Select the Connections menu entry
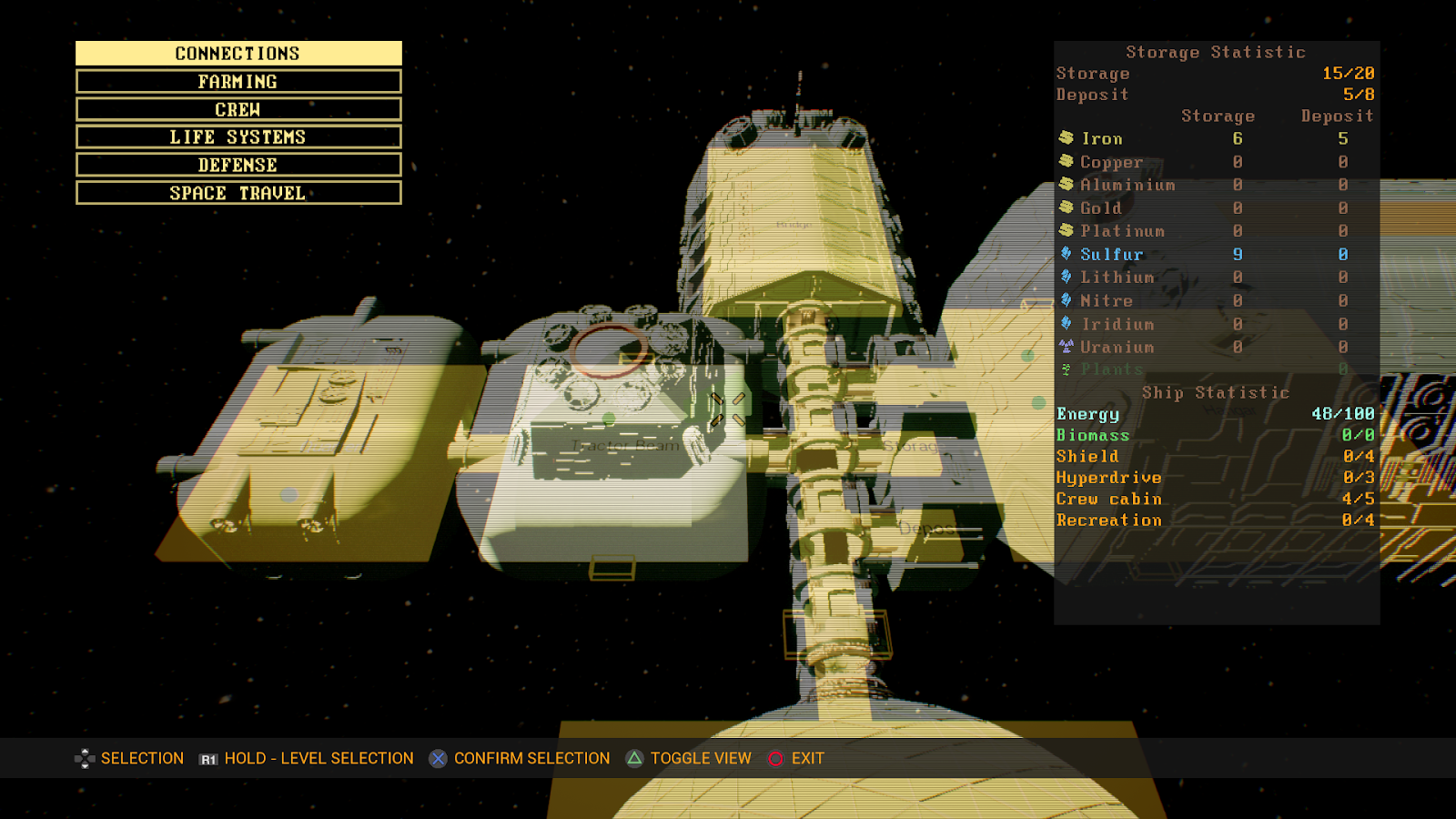The width and height of the screenshot is (1456, 819). coord(238,54)
